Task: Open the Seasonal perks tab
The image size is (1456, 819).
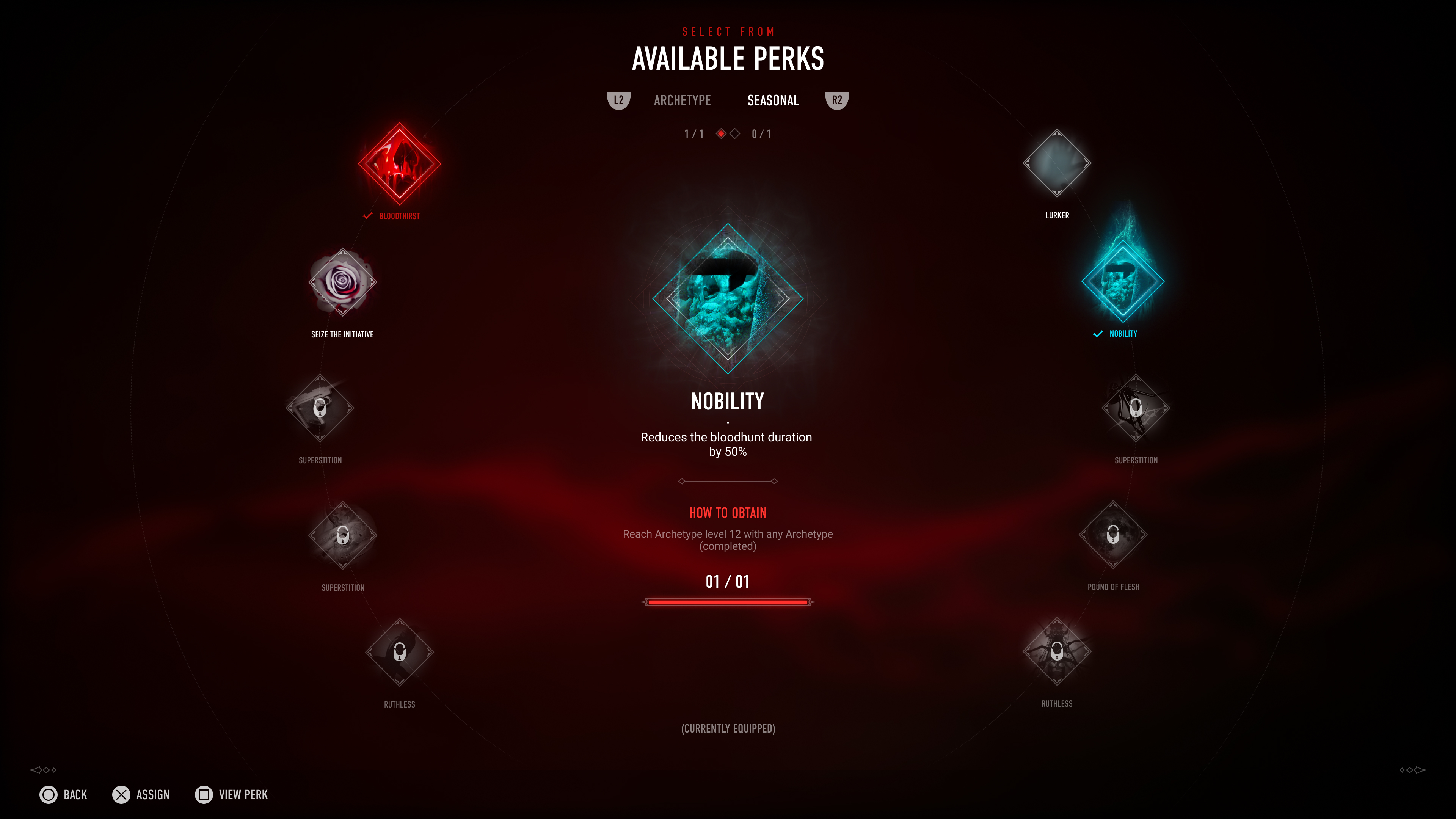Action: [773, 100]
